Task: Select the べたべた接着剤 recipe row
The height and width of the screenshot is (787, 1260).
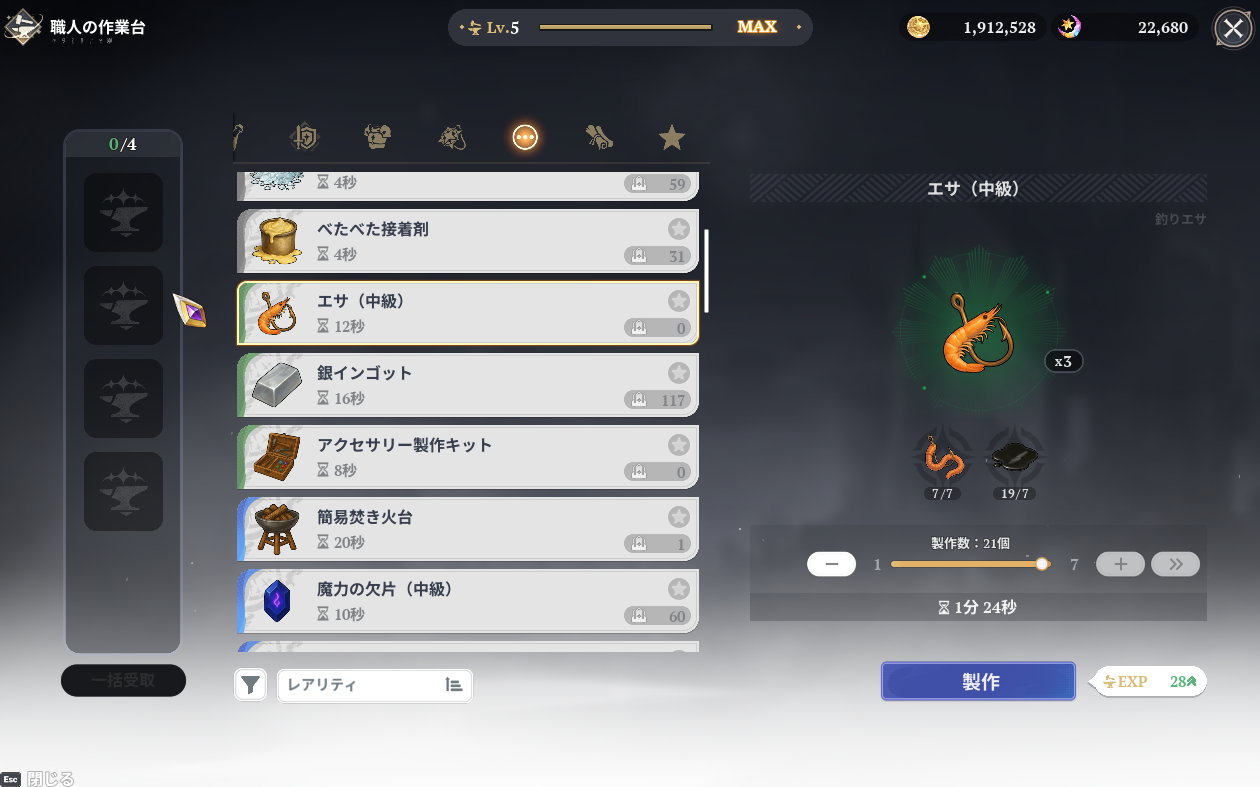Action: click(x=467, y=241)
